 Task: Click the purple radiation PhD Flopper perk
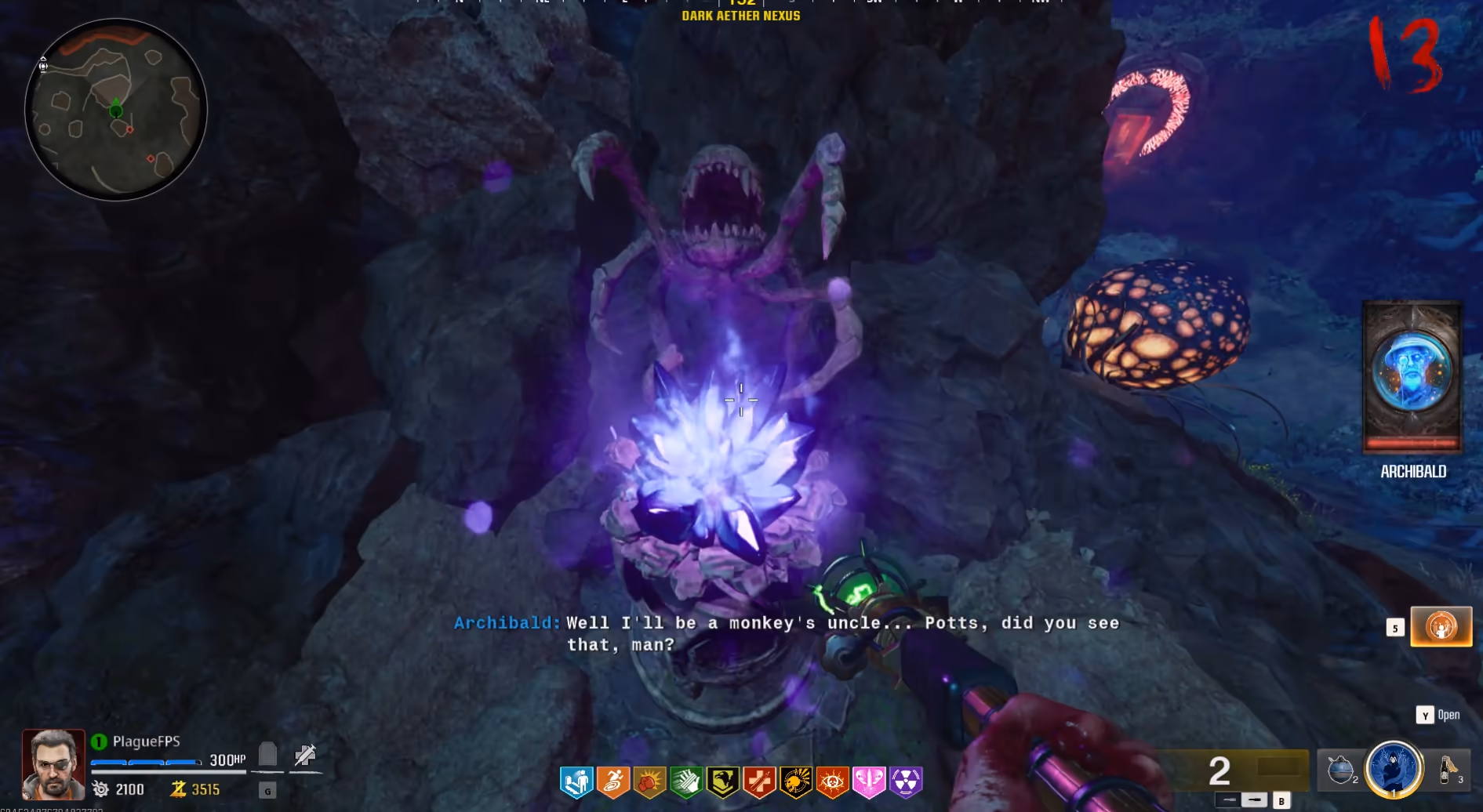[906, 781]
